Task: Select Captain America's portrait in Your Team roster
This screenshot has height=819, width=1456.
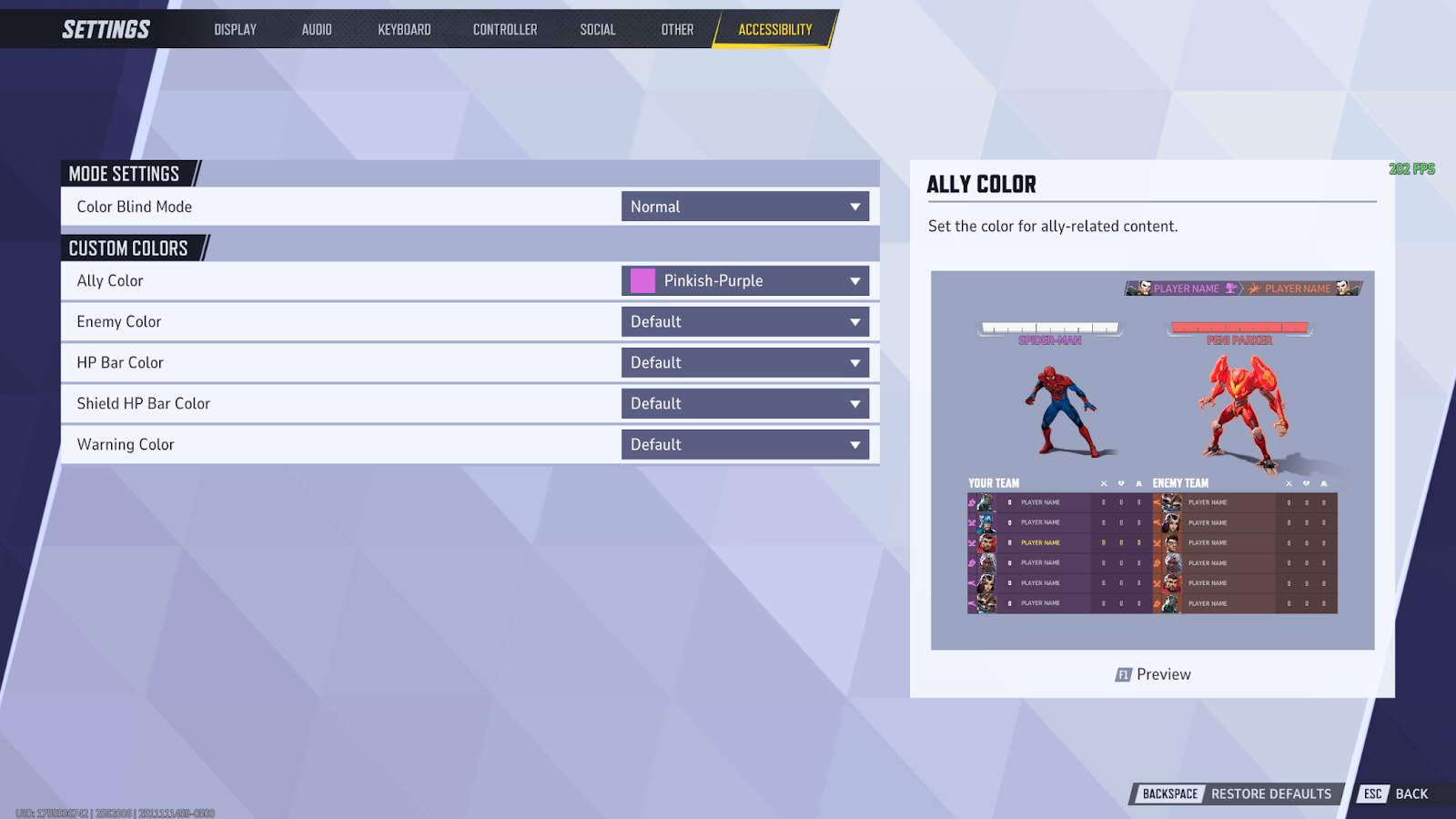Action: [986, 523]
